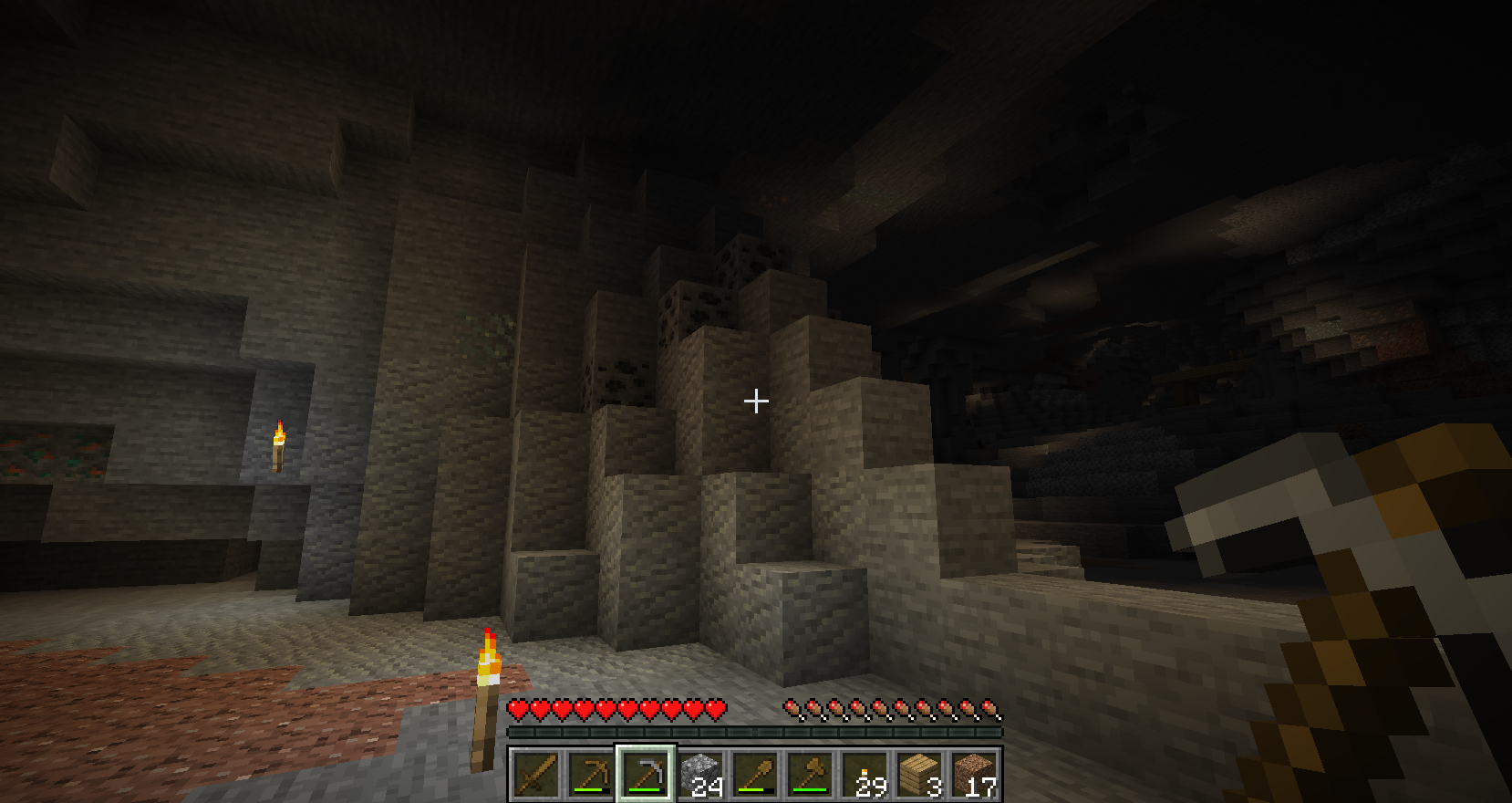The width and height of the screenshot is (1512, 803).
Task: Pick the wooden axe hotbar slot
Action: coord(810,774)
